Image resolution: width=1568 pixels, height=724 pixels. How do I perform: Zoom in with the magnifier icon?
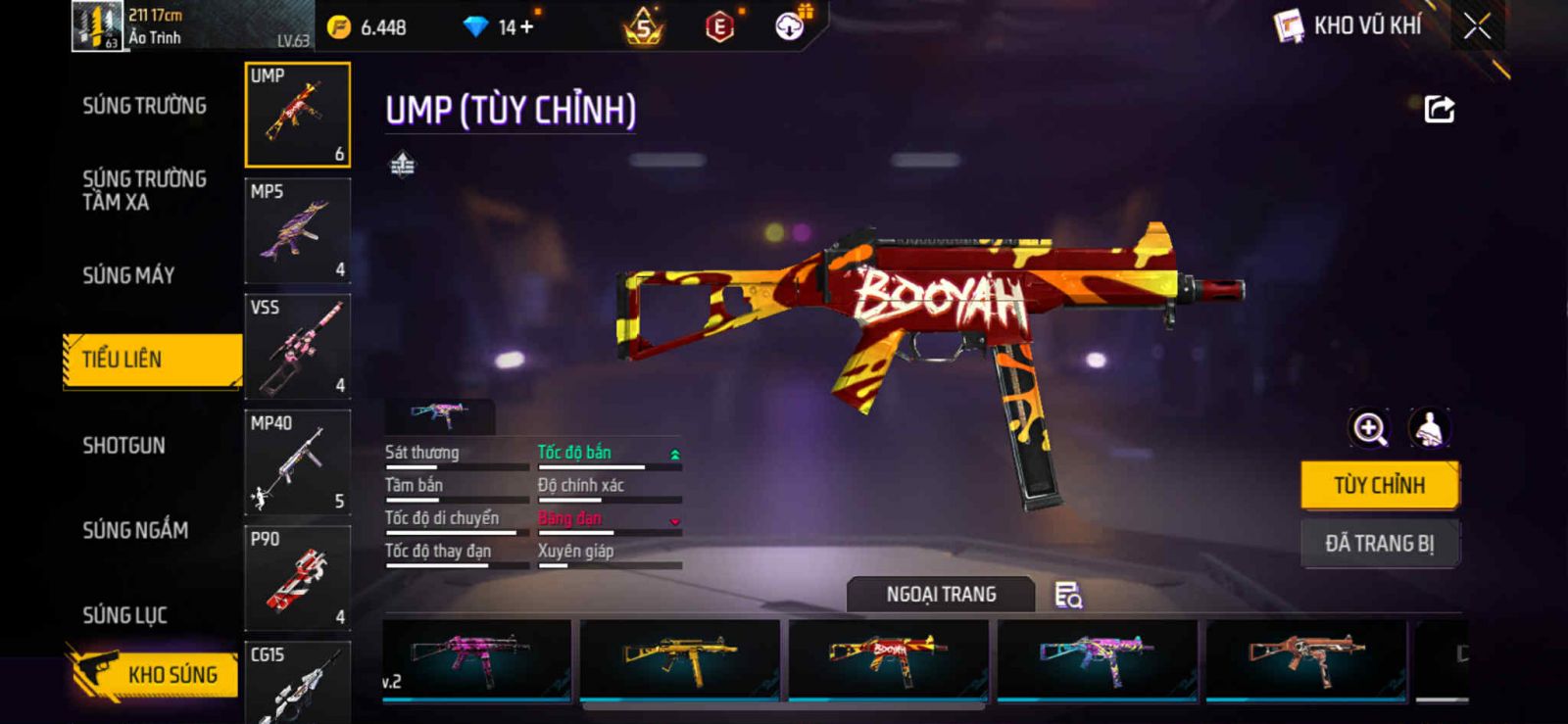pos(1369,428)
